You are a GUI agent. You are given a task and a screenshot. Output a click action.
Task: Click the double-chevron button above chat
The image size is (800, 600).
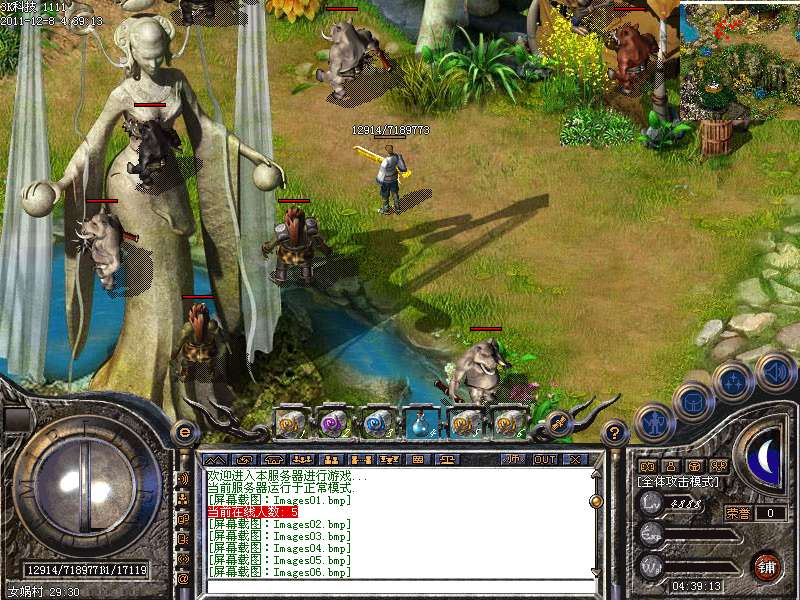[214, 459]
